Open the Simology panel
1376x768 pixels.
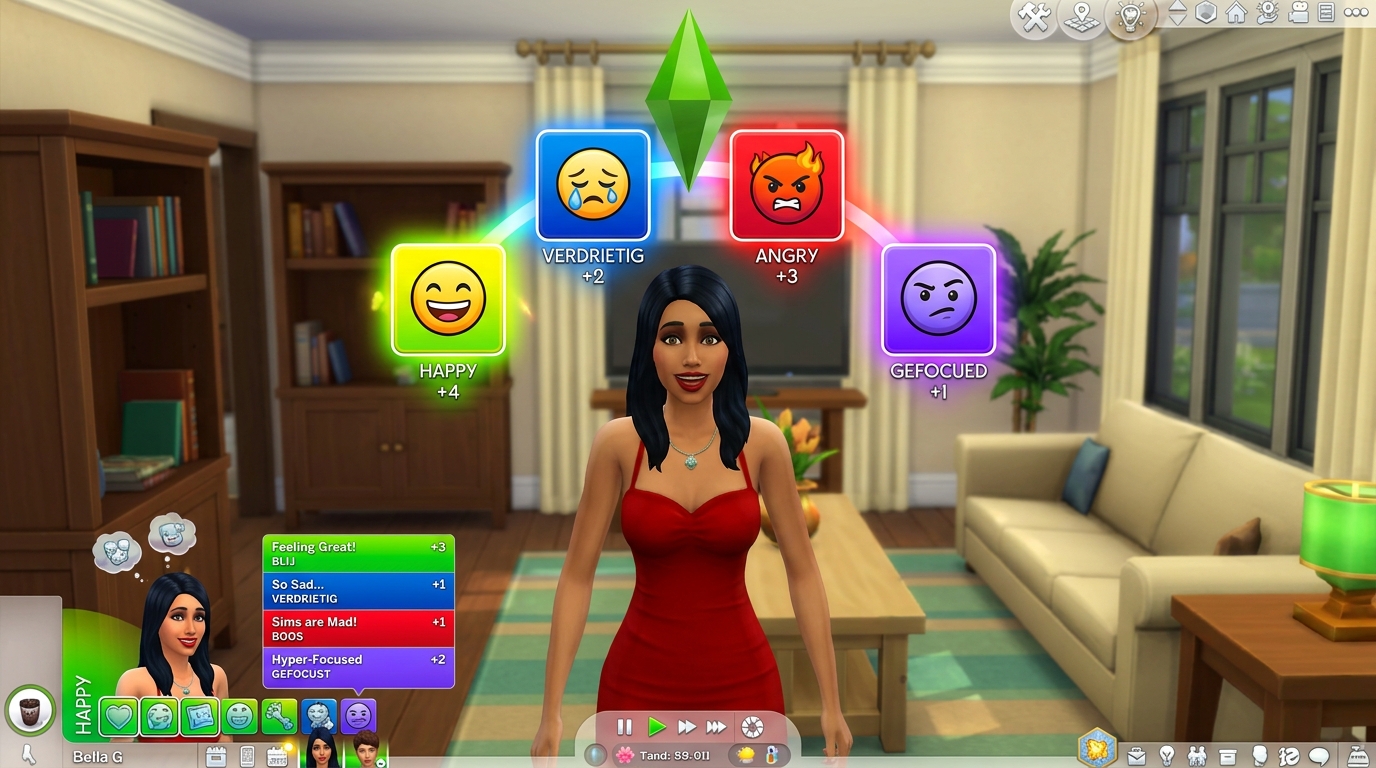[x=1259, y=757]
